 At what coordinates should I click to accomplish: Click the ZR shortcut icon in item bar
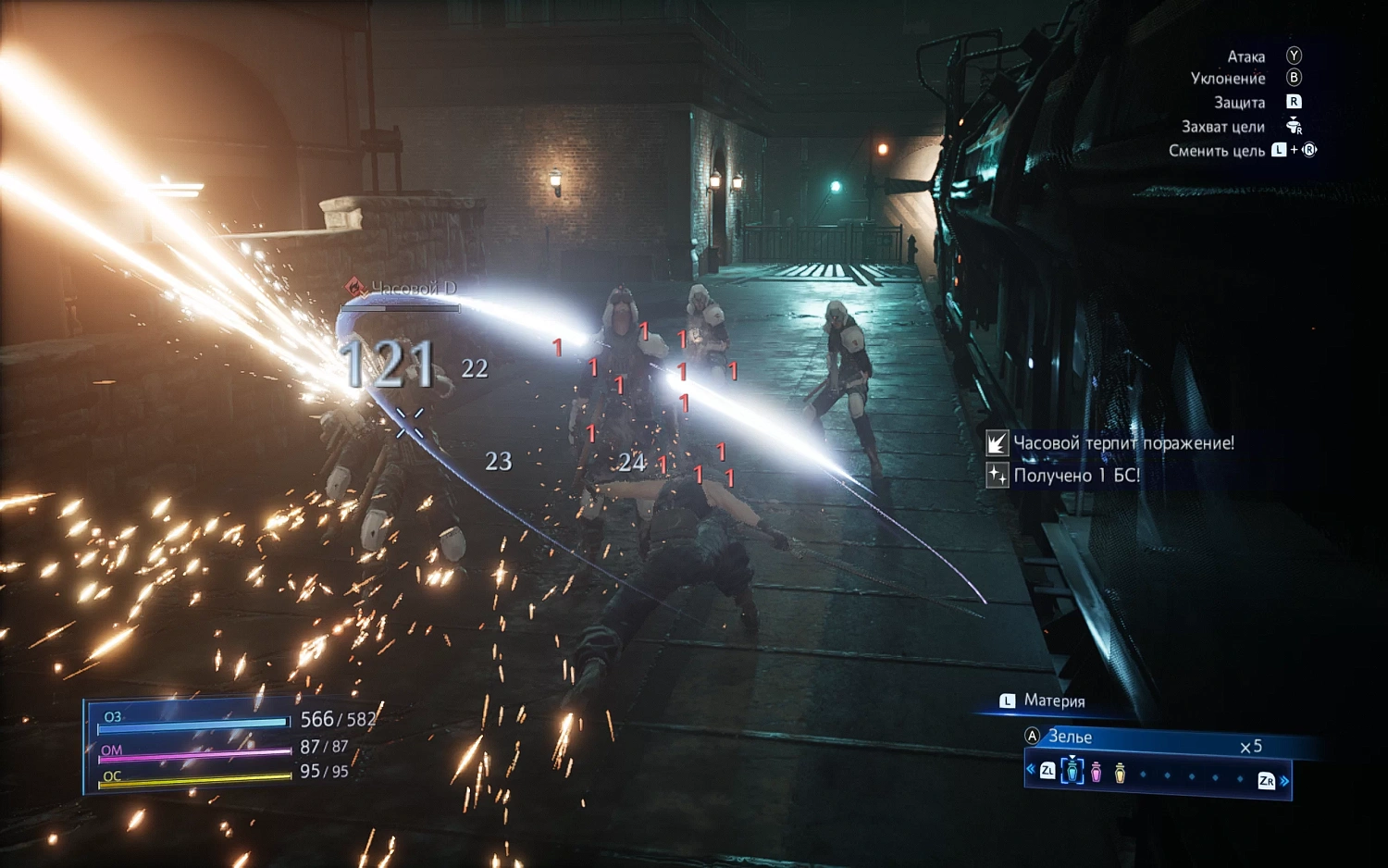1267,779
